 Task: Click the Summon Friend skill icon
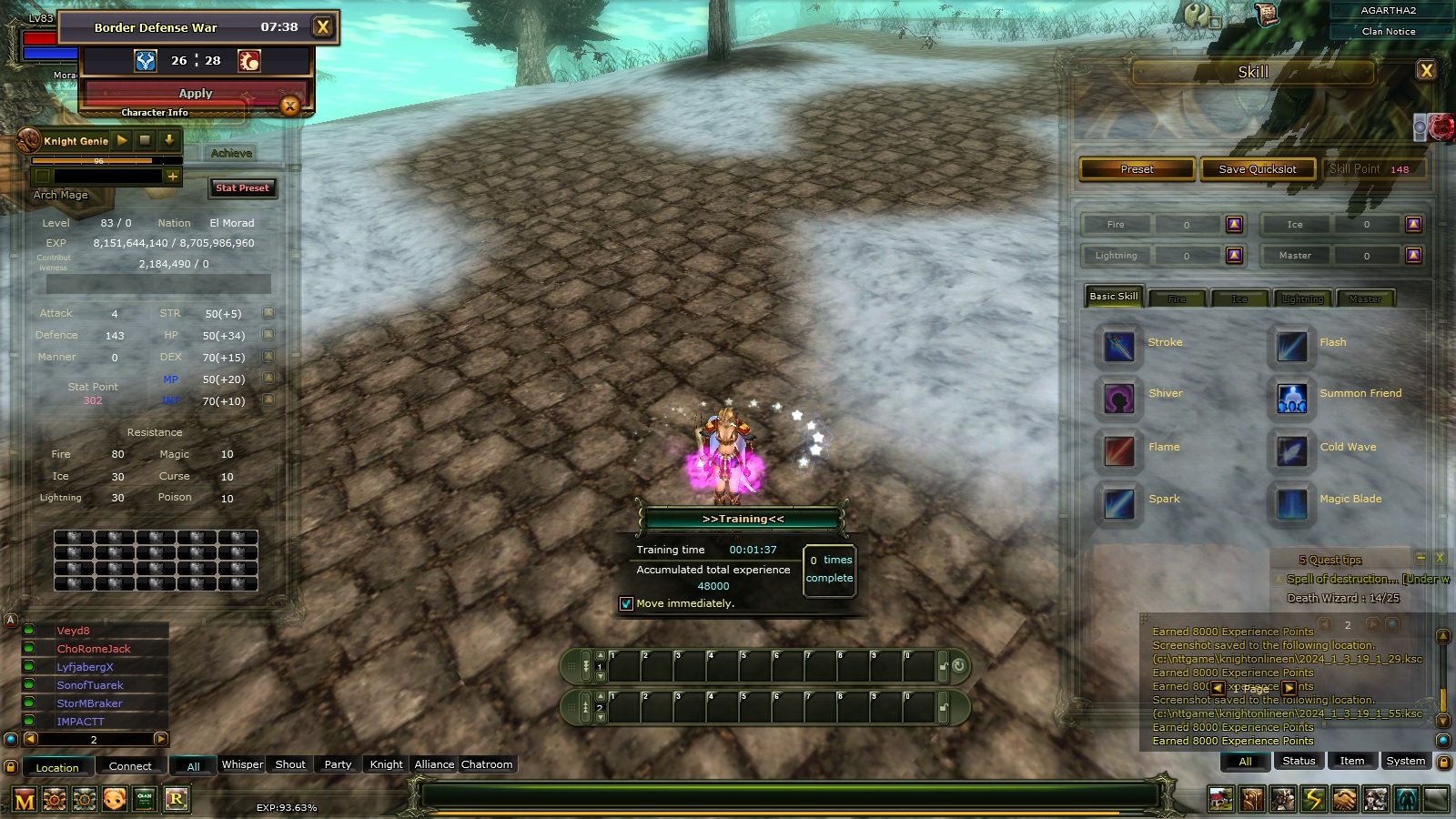click(x=1292, y=398)
